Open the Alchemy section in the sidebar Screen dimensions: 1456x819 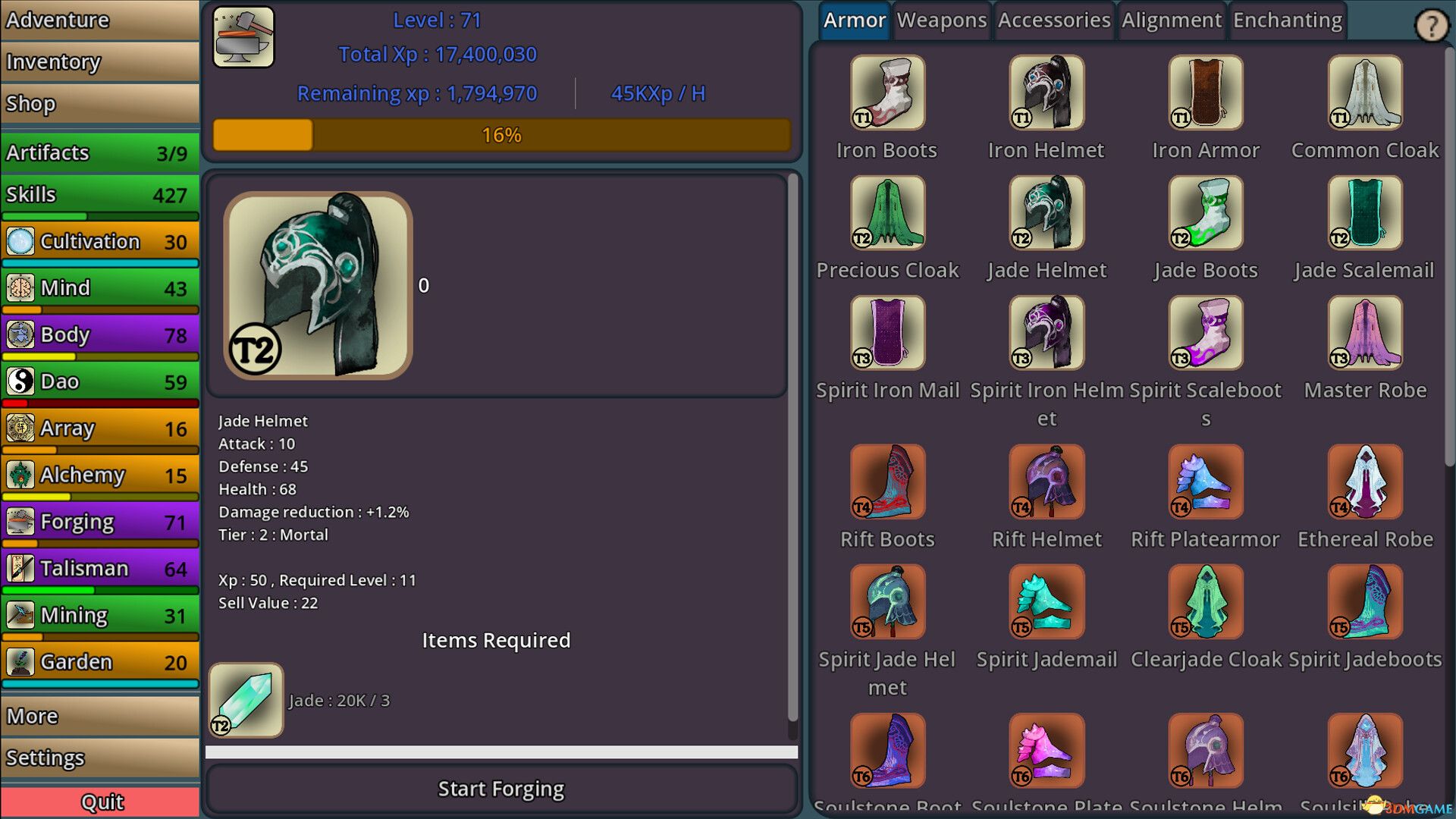point(99,475)
